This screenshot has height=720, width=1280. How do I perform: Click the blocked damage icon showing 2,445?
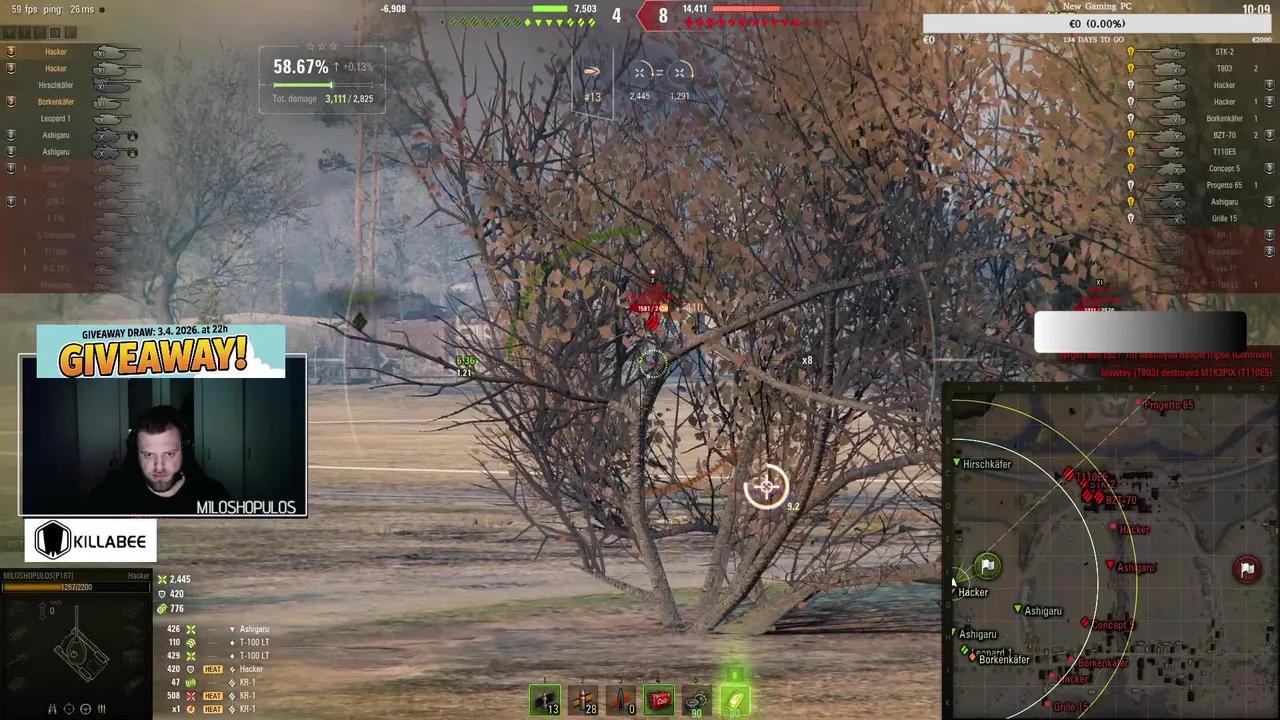pyautogui.click(x=639, y=72)
